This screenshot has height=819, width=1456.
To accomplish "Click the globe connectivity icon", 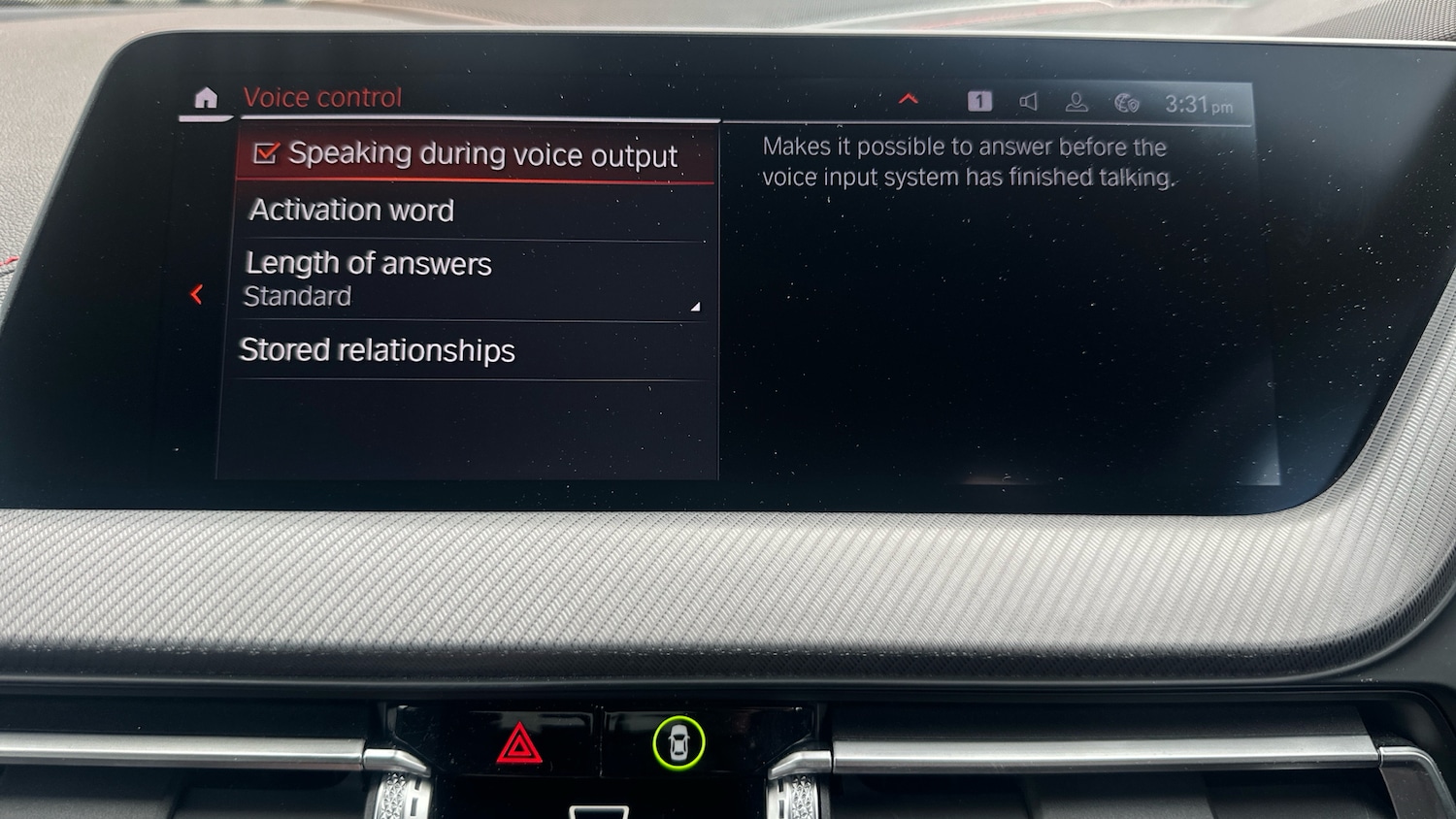I will tap(1126, 103).
